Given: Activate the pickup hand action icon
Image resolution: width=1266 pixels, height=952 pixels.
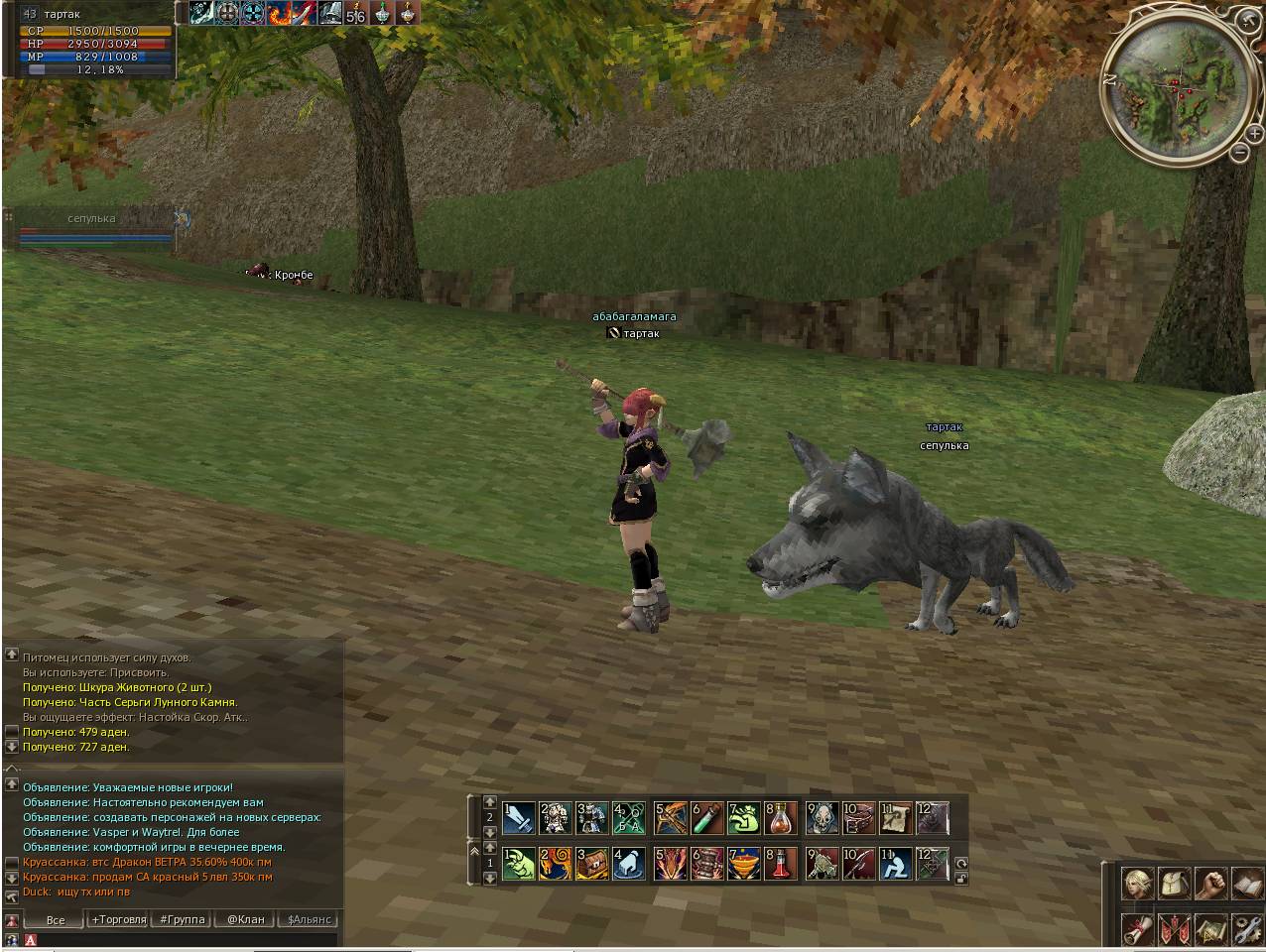Looking at the screenshot, I should pyautogui.click(x=631, y=863).
